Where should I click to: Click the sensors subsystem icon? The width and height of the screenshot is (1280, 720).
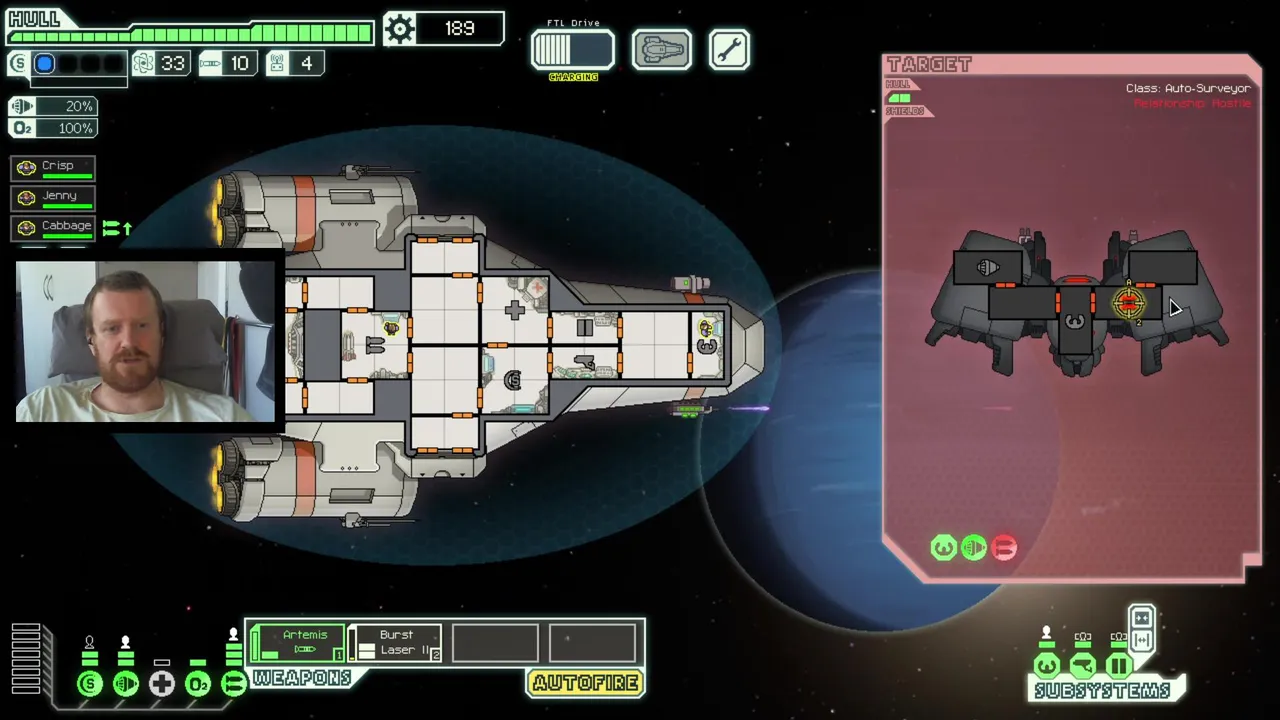1083,666
